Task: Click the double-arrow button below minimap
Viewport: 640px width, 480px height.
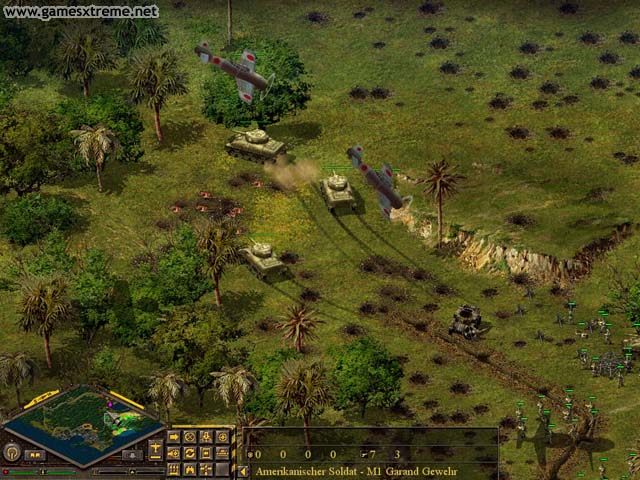Action: coord(35,455)
